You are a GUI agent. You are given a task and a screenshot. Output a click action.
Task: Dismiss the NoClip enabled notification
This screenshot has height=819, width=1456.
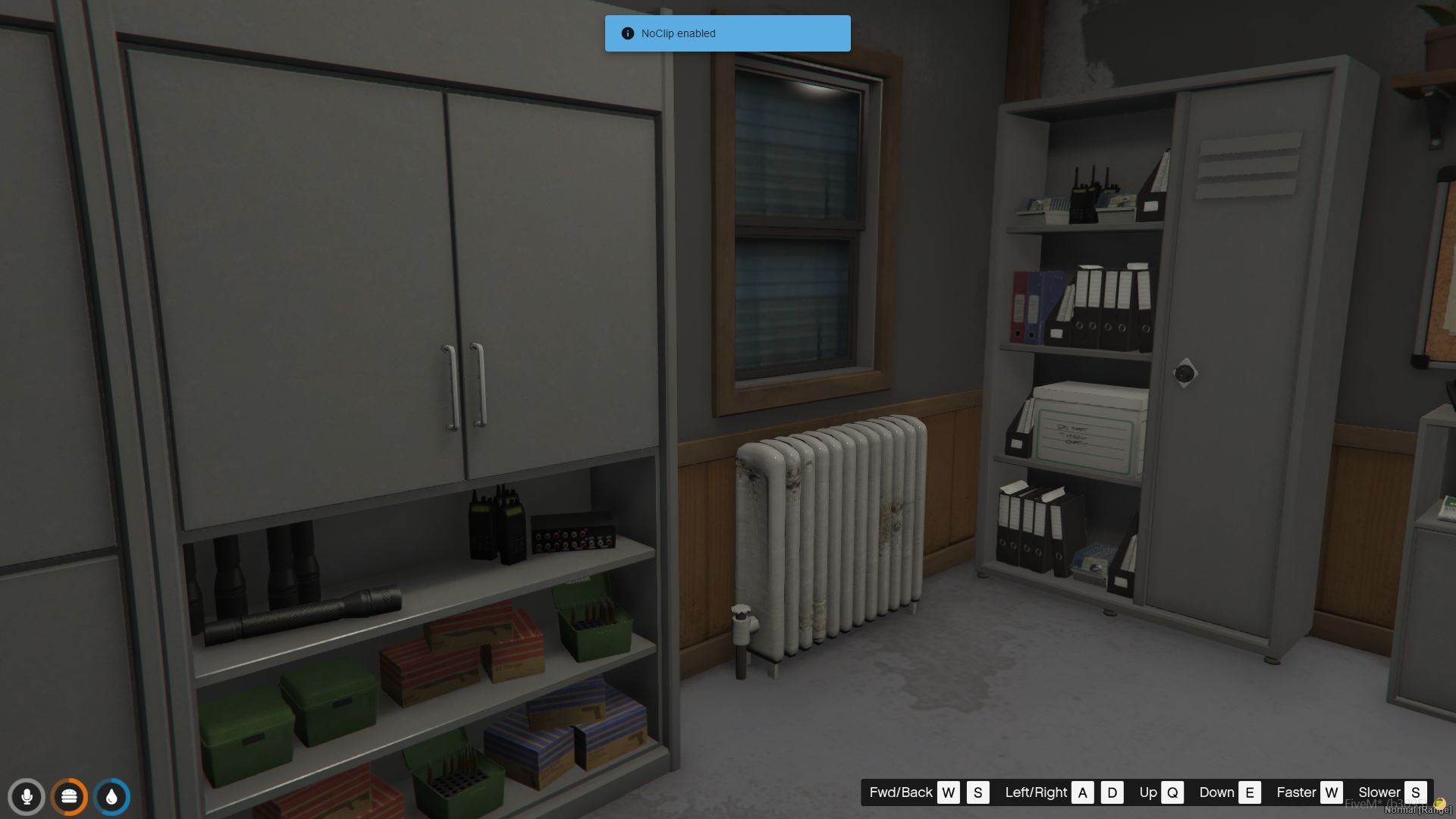click(727, 33)
